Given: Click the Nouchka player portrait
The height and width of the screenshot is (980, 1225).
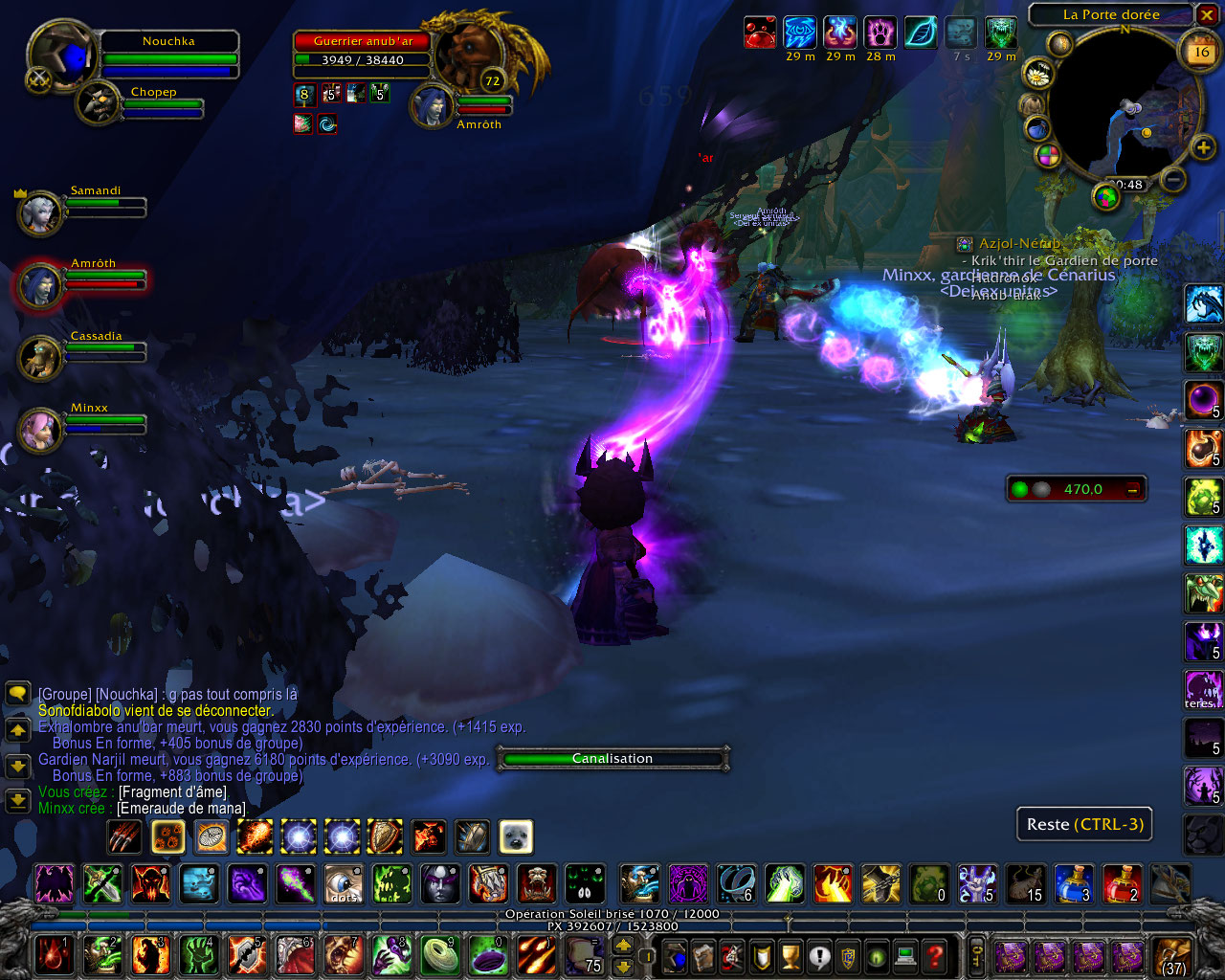Looking at the screenshot, I should click(x=63, y=56).
